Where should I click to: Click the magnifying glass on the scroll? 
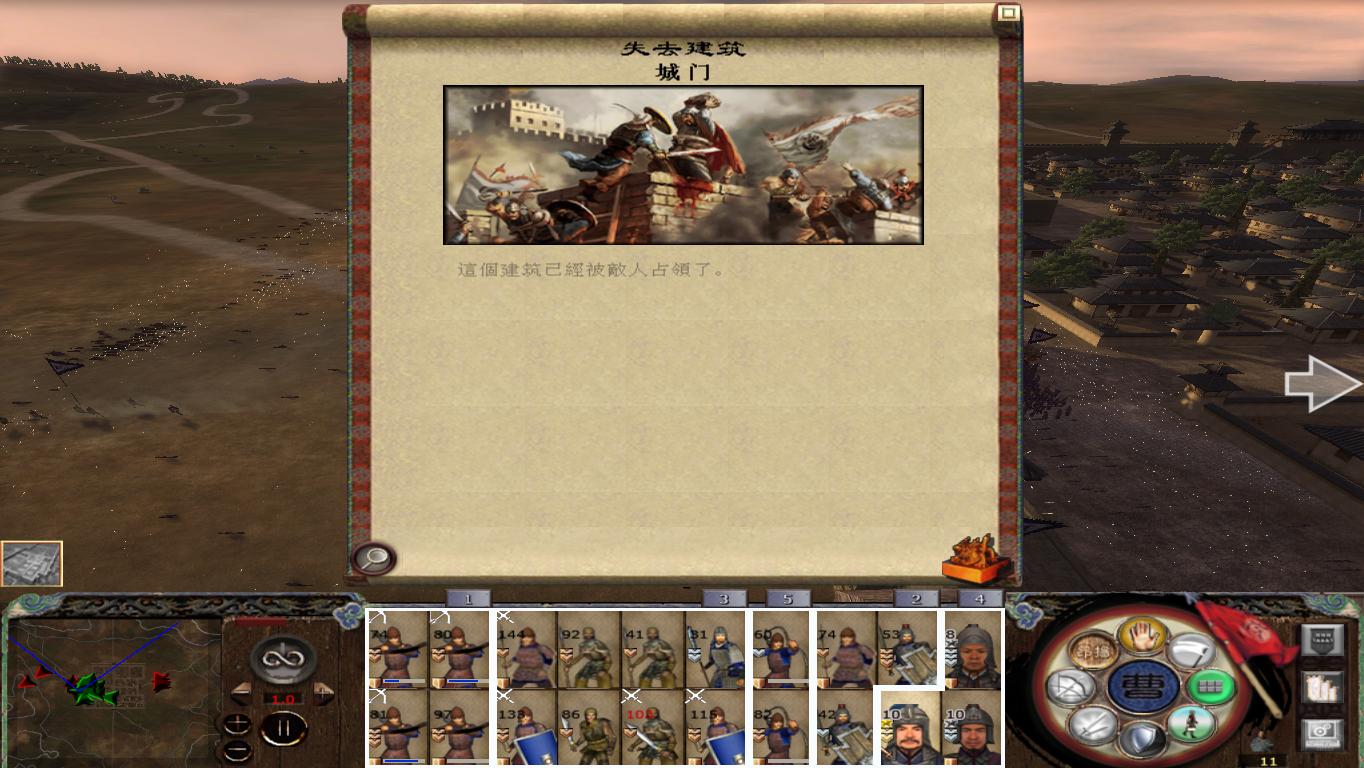371,557
